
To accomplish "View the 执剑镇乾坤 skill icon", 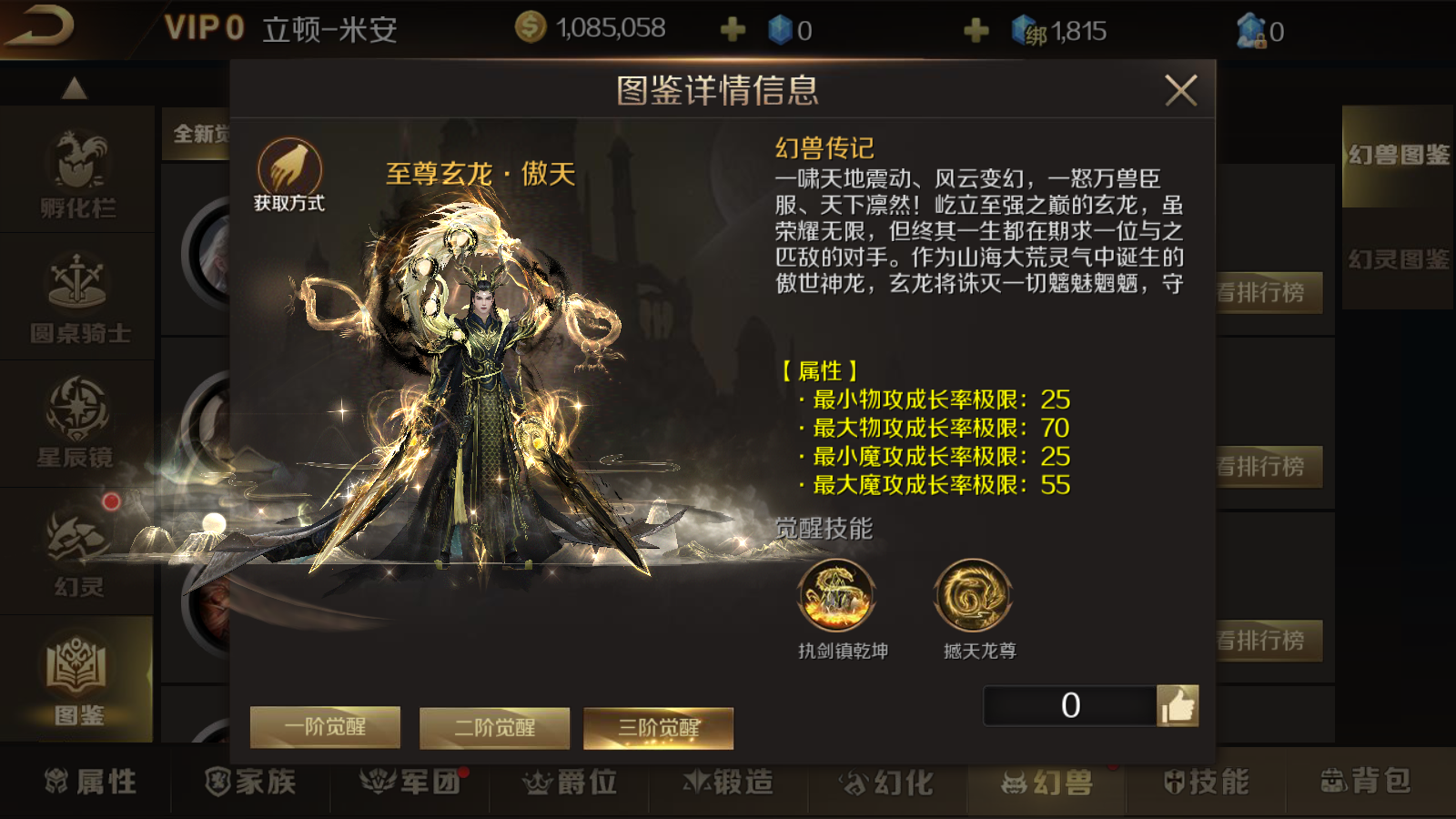I will coord(836,596).
